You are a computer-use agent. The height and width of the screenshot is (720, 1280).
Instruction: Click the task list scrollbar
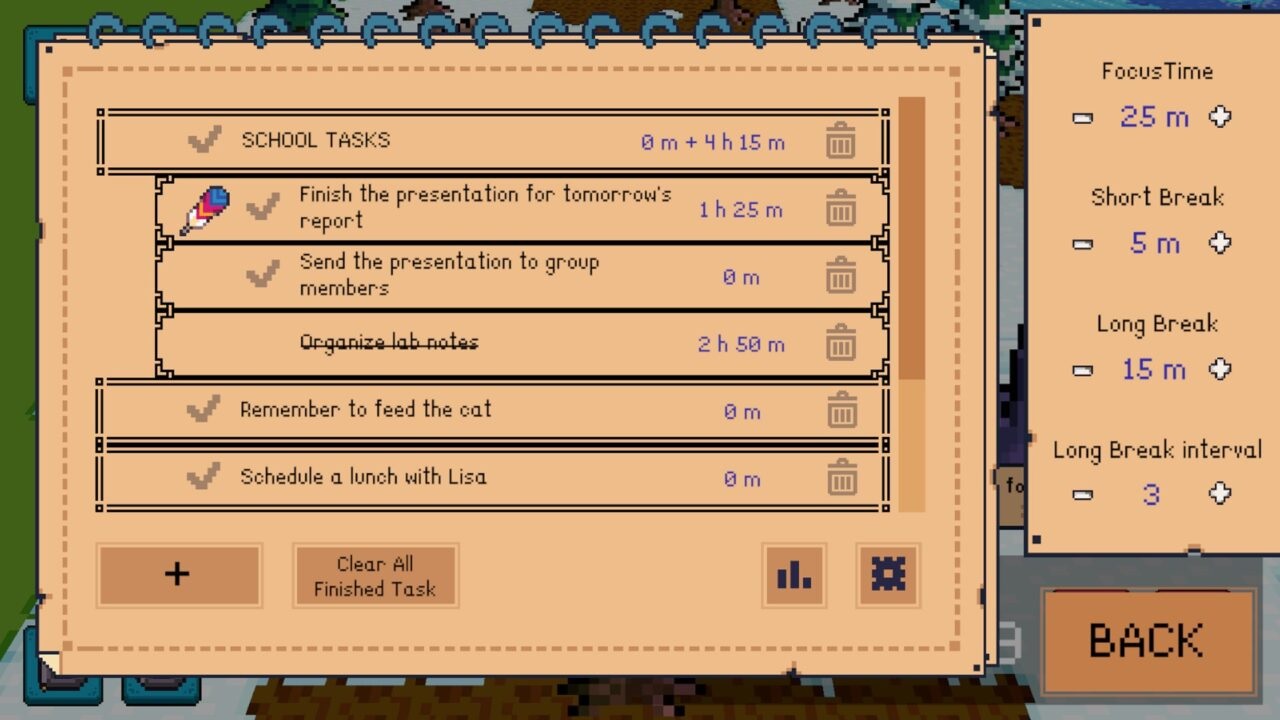tap(911, 300)
